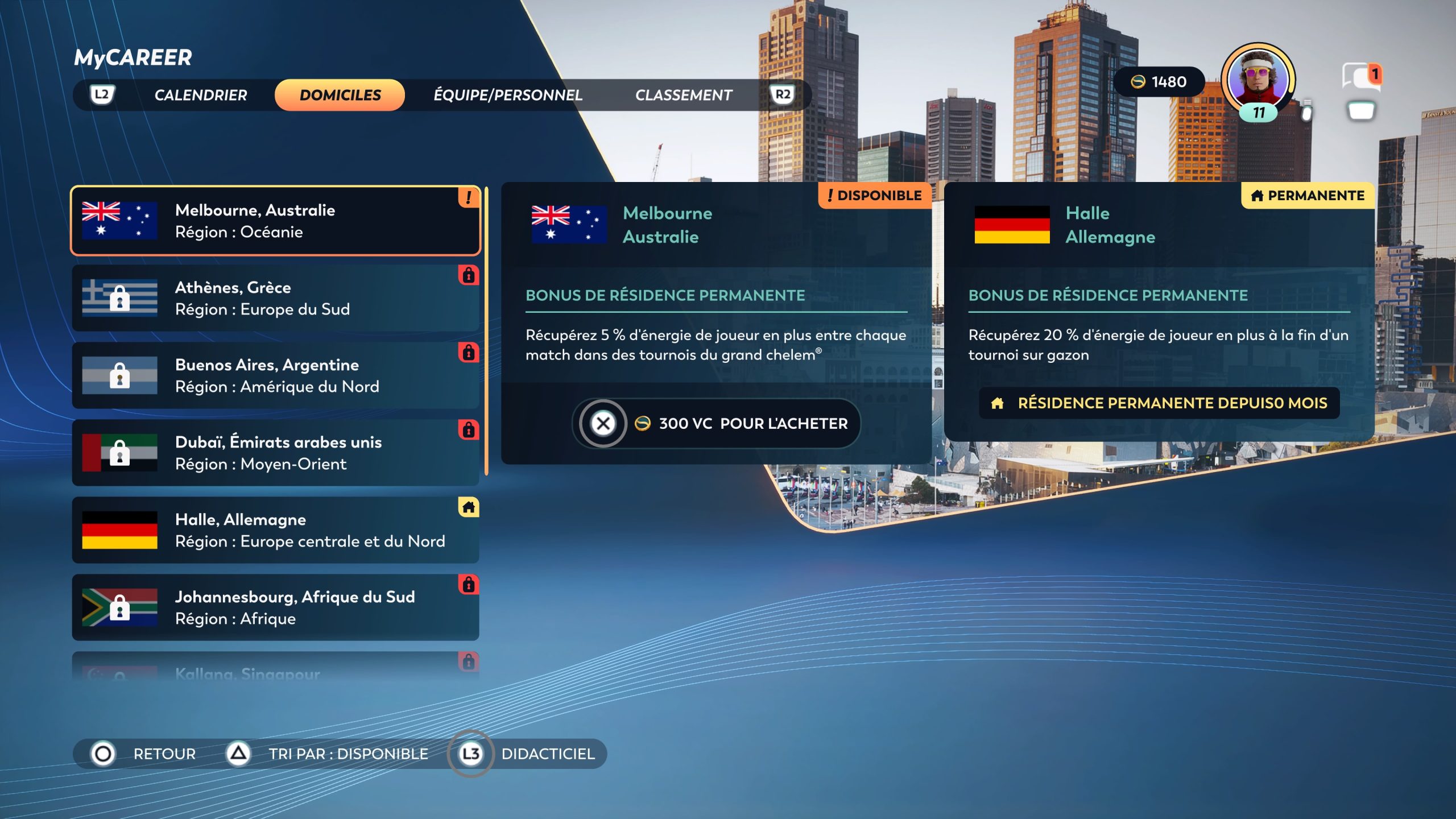The width and height of the screenshot is (1456, 819).
Task: Show the Classement tab
Action: [683, 95]
